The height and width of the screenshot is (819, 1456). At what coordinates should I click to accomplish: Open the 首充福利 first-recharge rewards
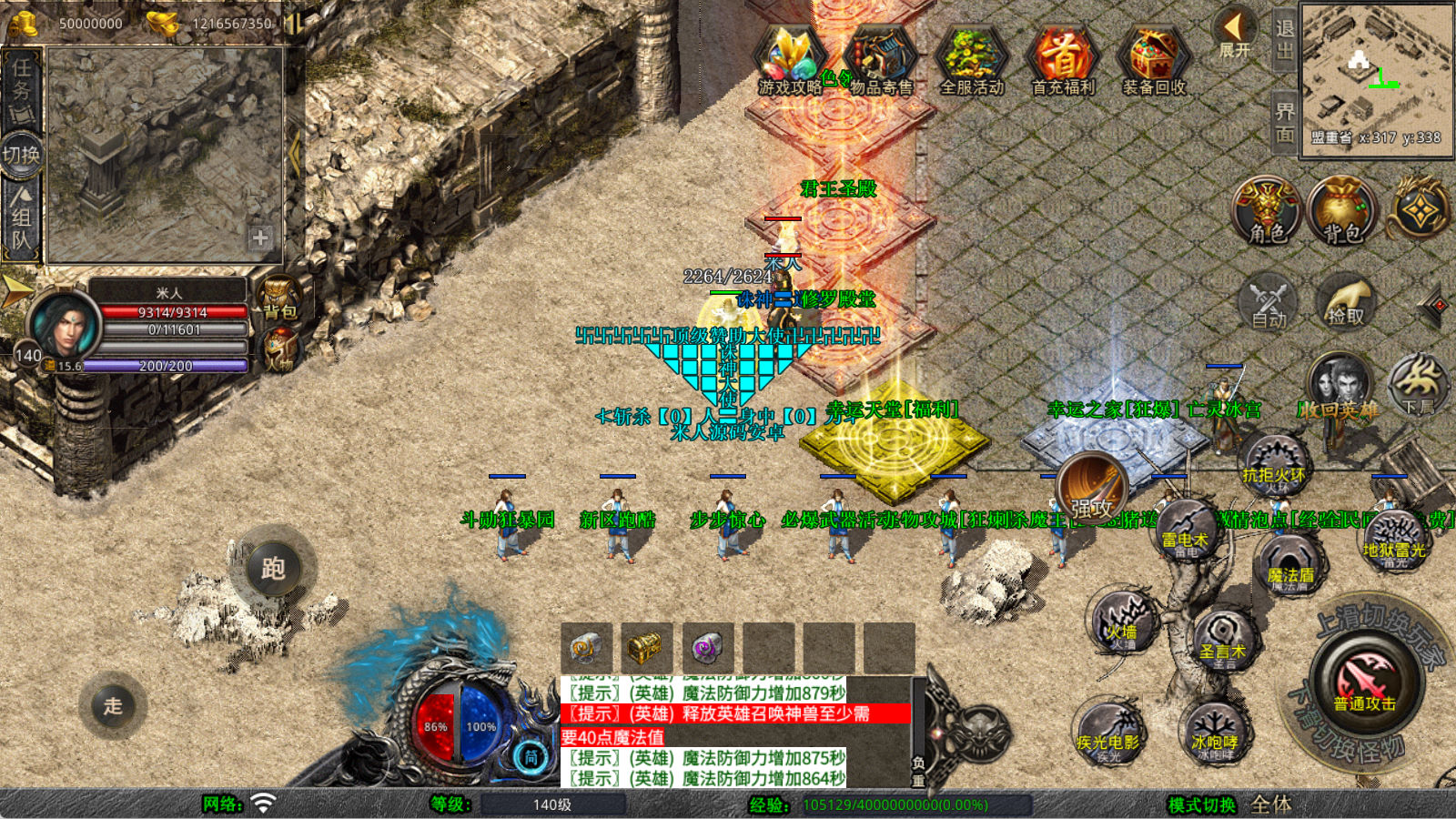tap(1062, 60)
